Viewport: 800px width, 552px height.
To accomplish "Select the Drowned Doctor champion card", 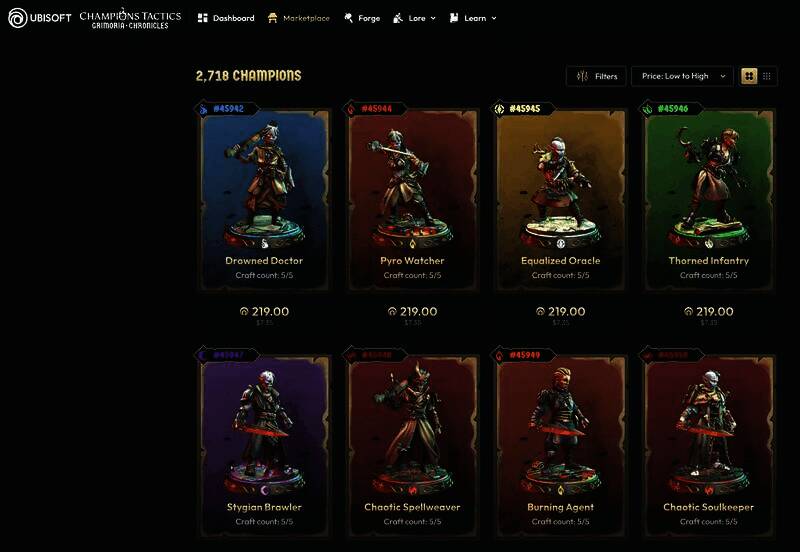I will [x=264, y=190].
